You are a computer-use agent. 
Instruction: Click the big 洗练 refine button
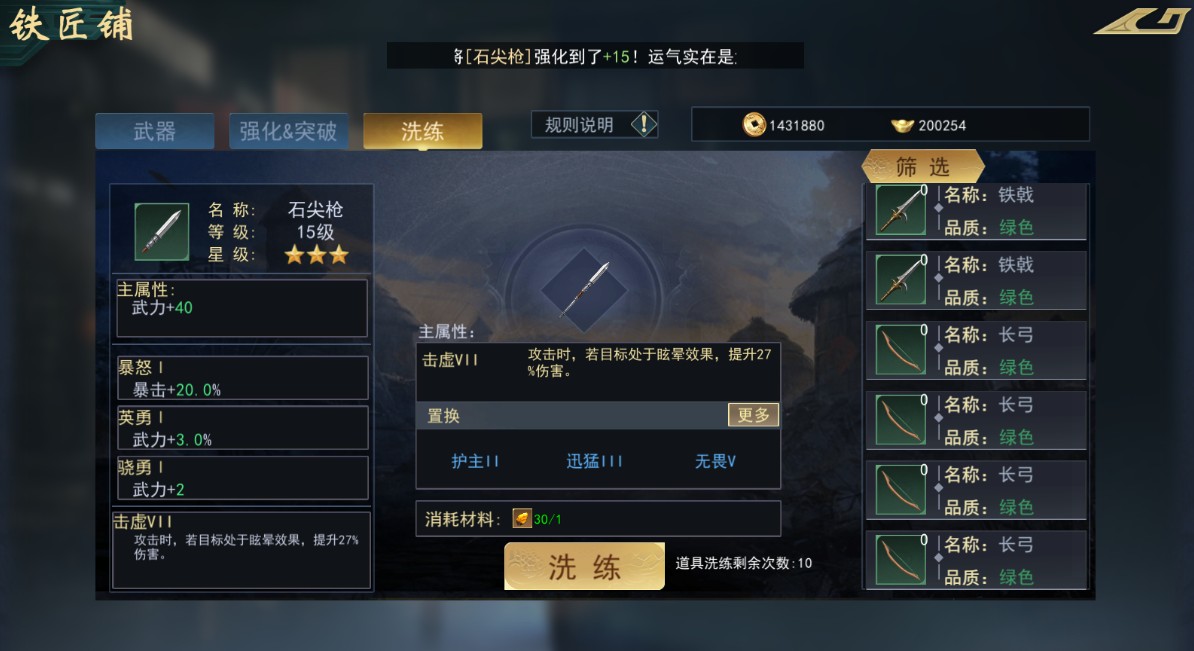click(x=584, y=567)
